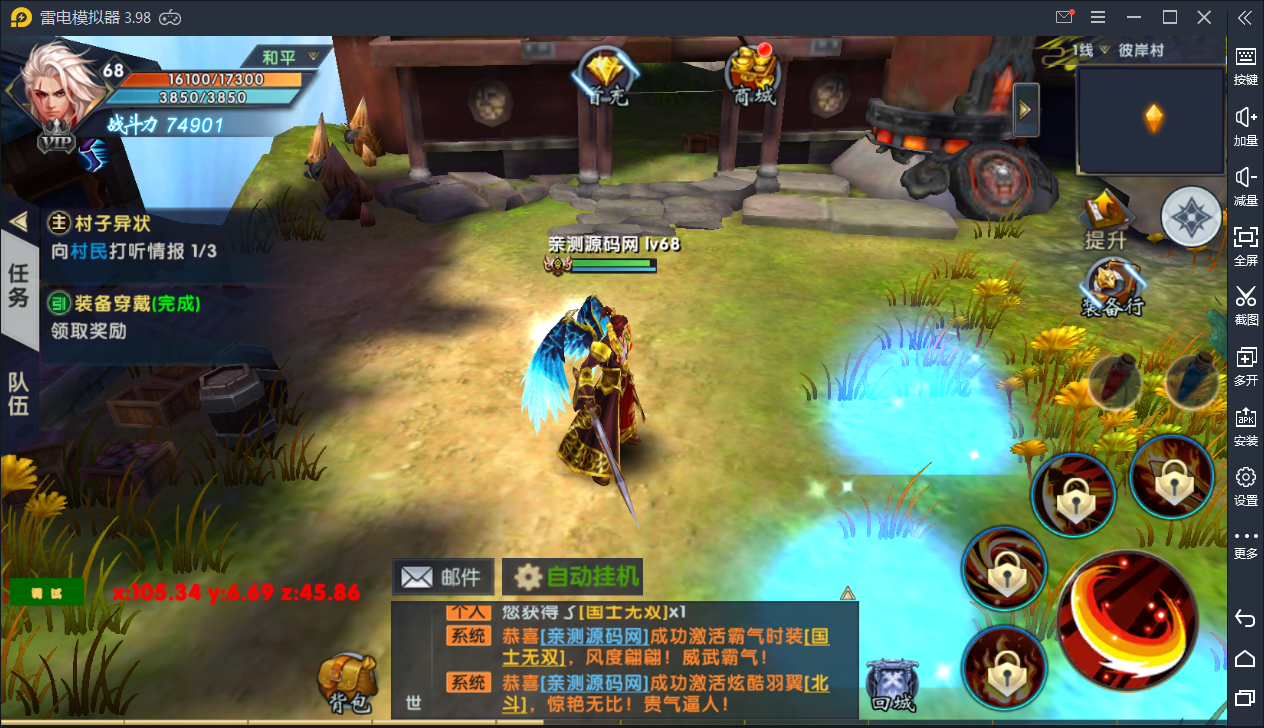
Task: Open the 商城 shop
Action: point(753,74)
